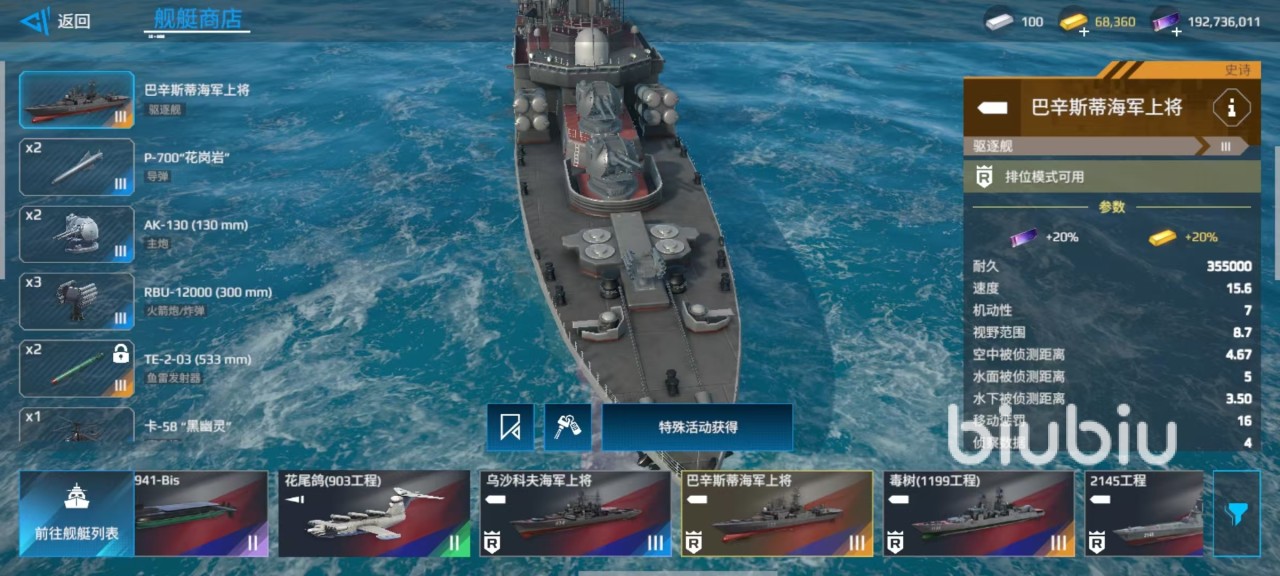Viewport: 1280px width, 576px height.
Task: Select the P-700 花岗岩 missile slot
Action: 77,167
